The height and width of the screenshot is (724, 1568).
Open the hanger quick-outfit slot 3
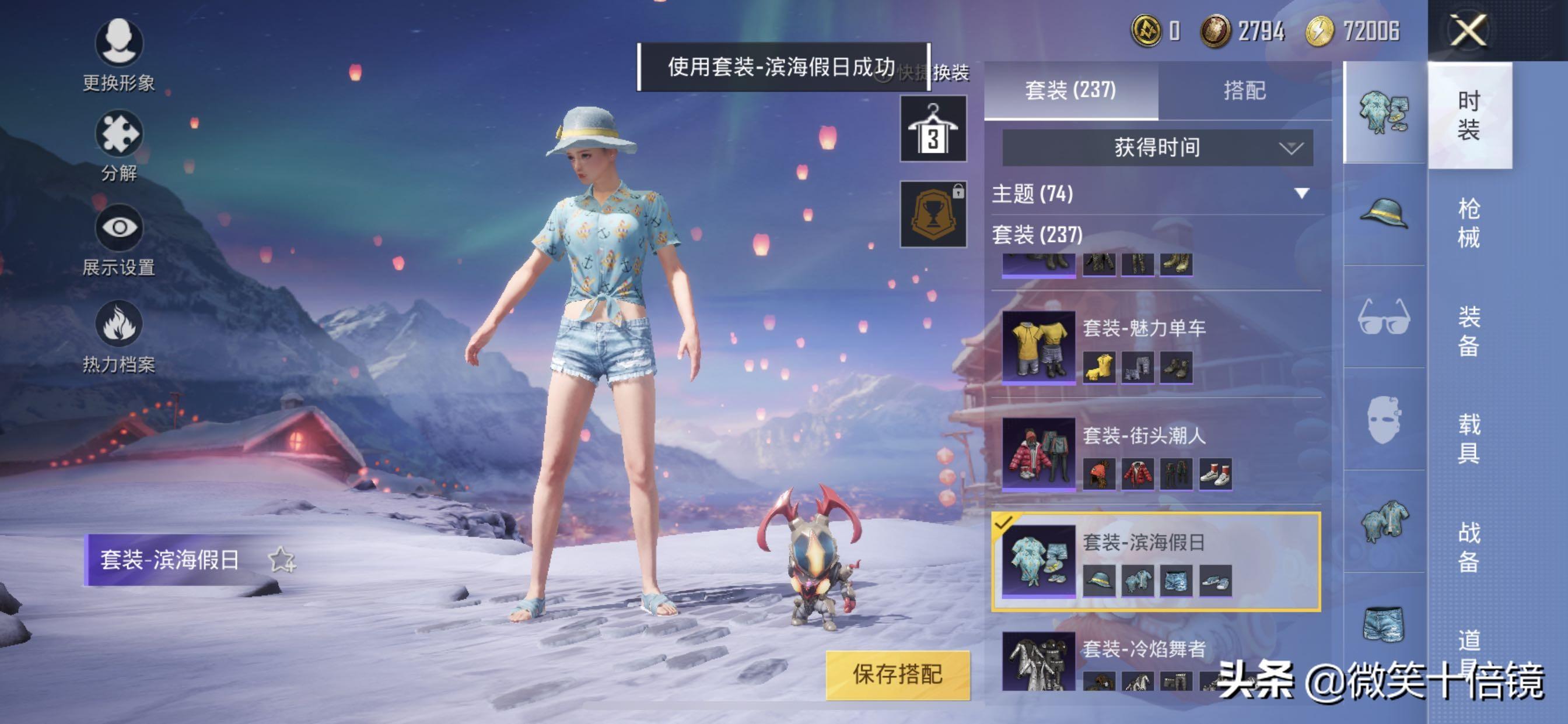(933, 128)
